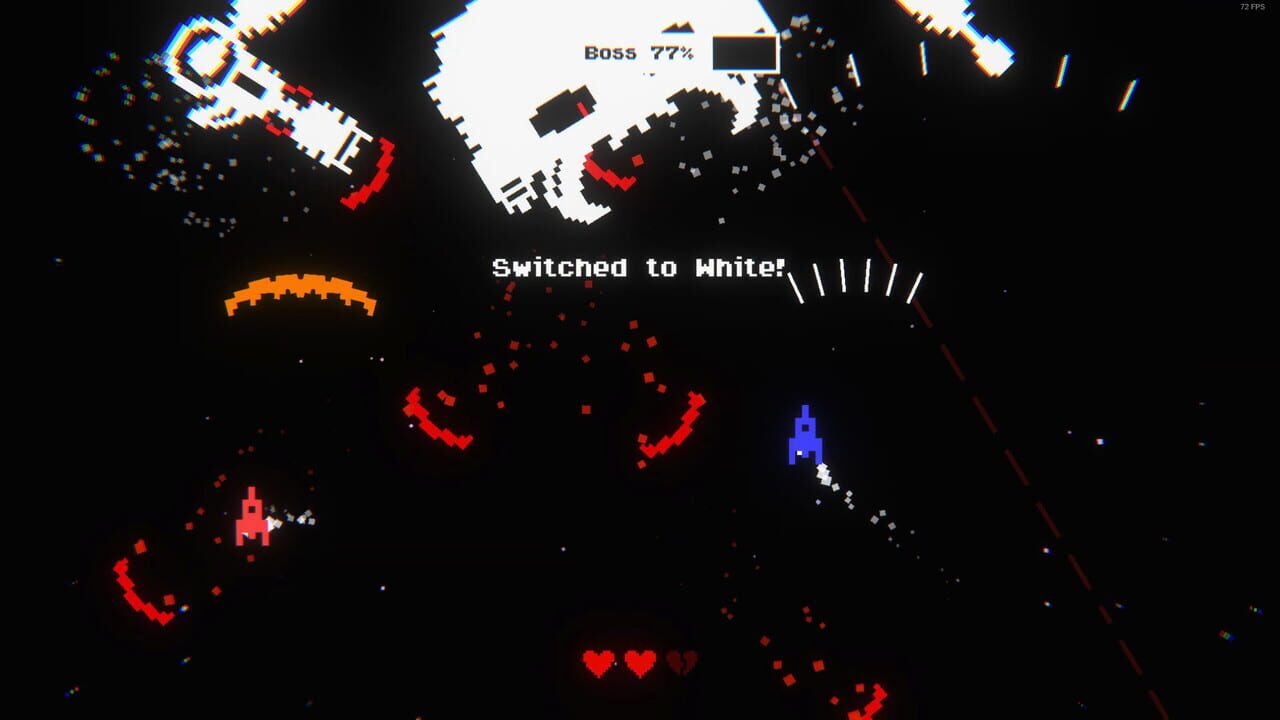This screenshot has width=1280, height=720.
Task: Click the orange crescent projectile
Action: pyautogui.click(x=300, y=285)
